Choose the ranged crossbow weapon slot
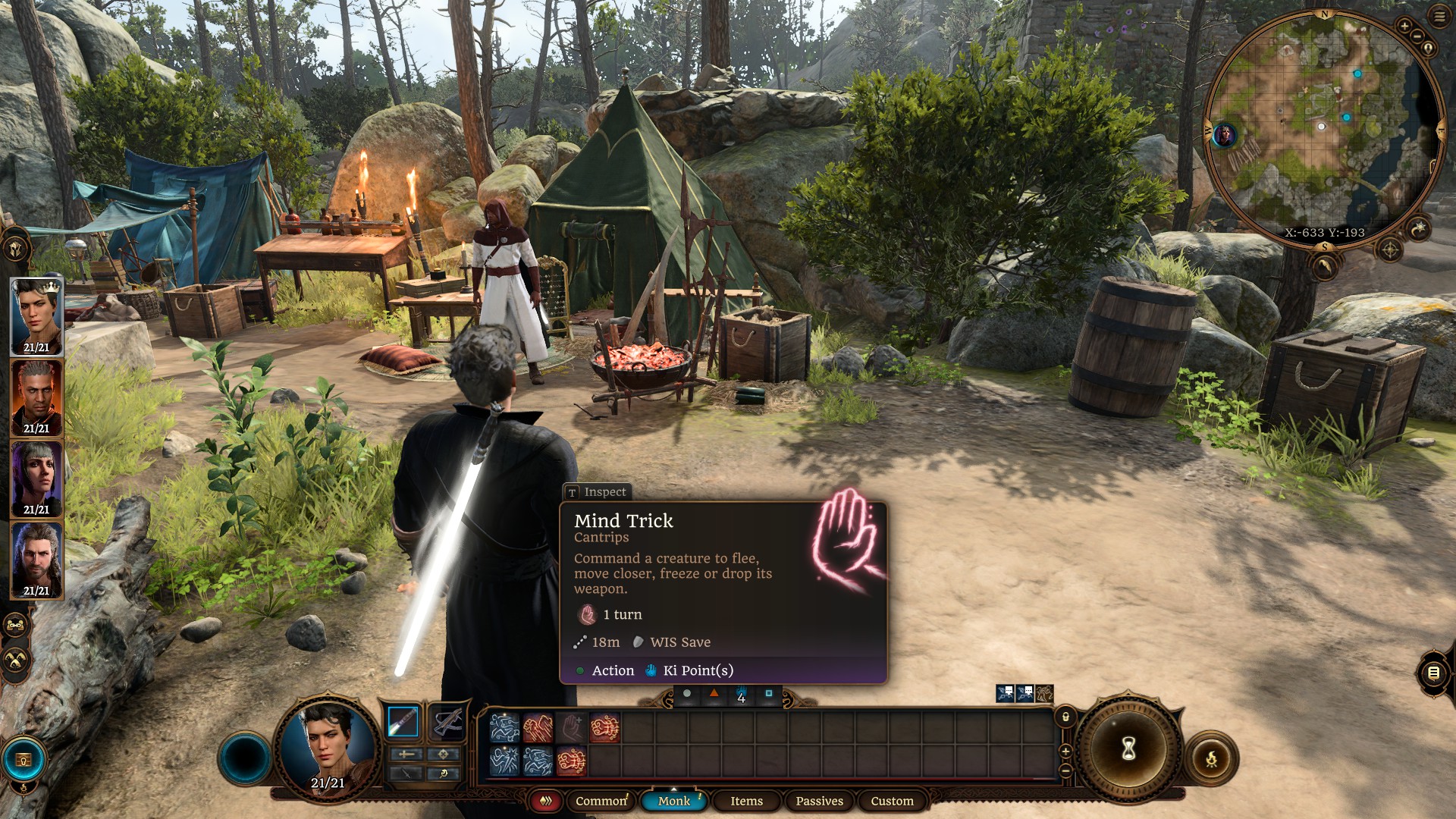Image resolution: width=1456 pixels, height=819 pixels. pos(447,721)
